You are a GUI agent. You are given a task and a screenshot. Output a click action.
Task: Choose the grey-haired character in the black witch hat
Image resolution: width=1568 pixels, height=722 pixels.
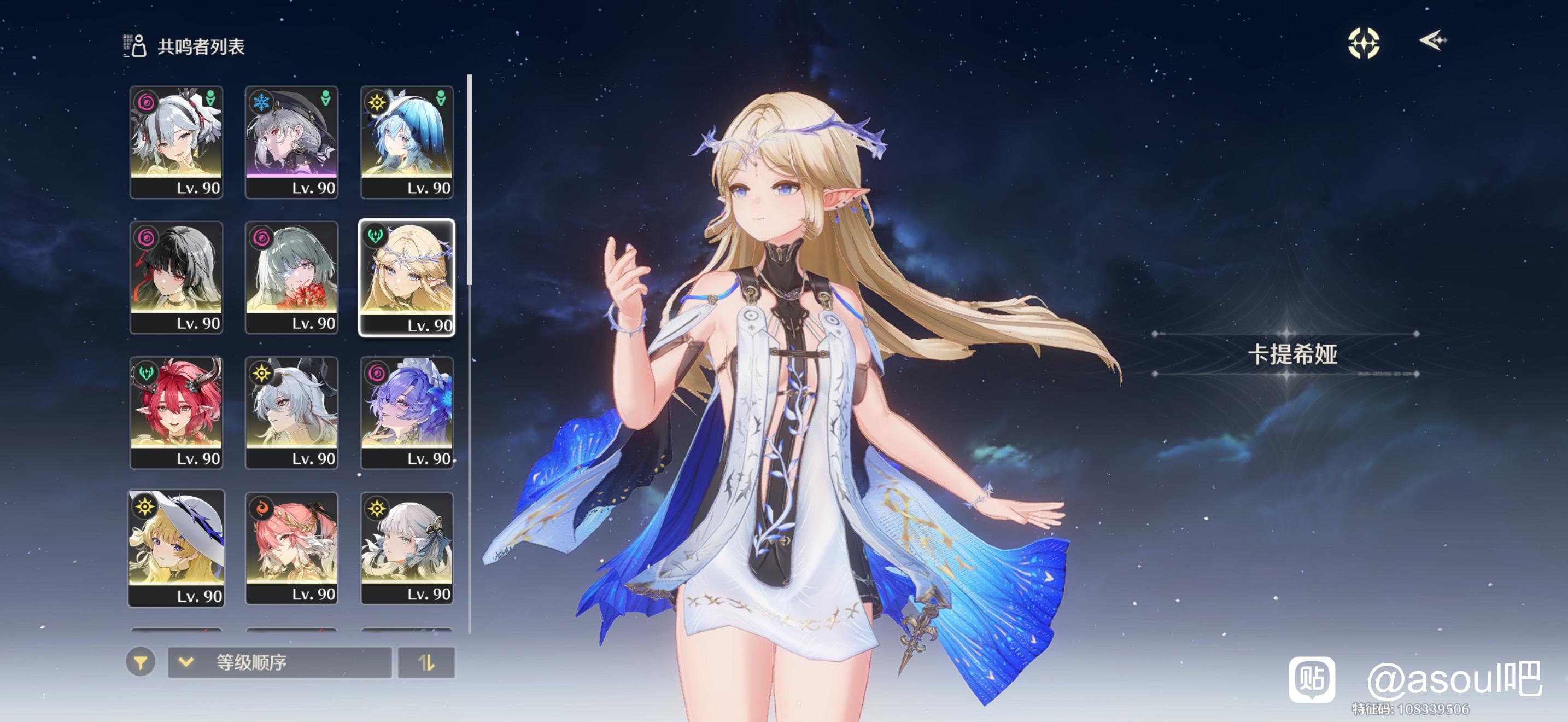(291, 142)
